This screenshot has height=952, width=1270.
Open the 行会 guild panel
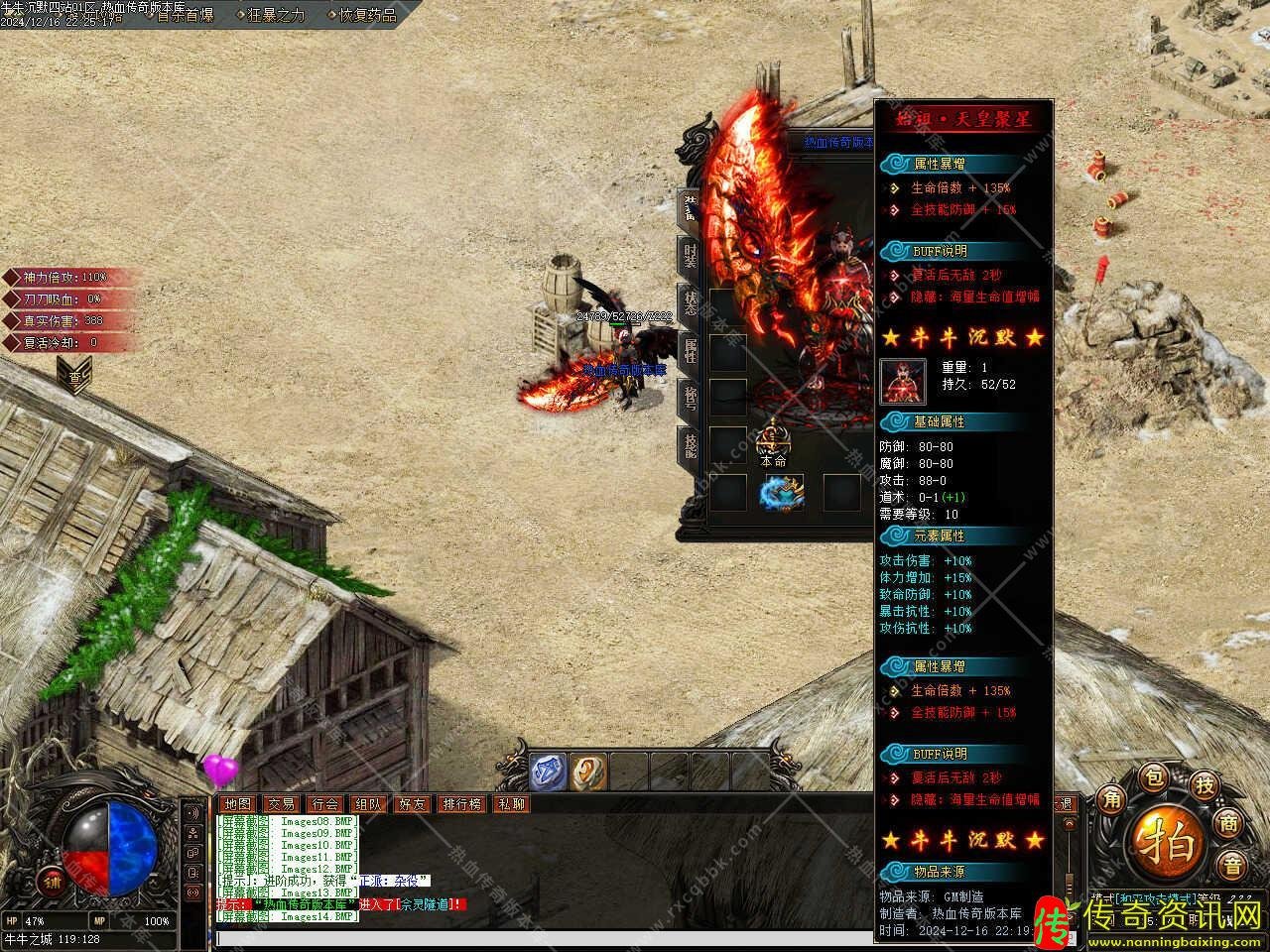click(x=324, y=804)
